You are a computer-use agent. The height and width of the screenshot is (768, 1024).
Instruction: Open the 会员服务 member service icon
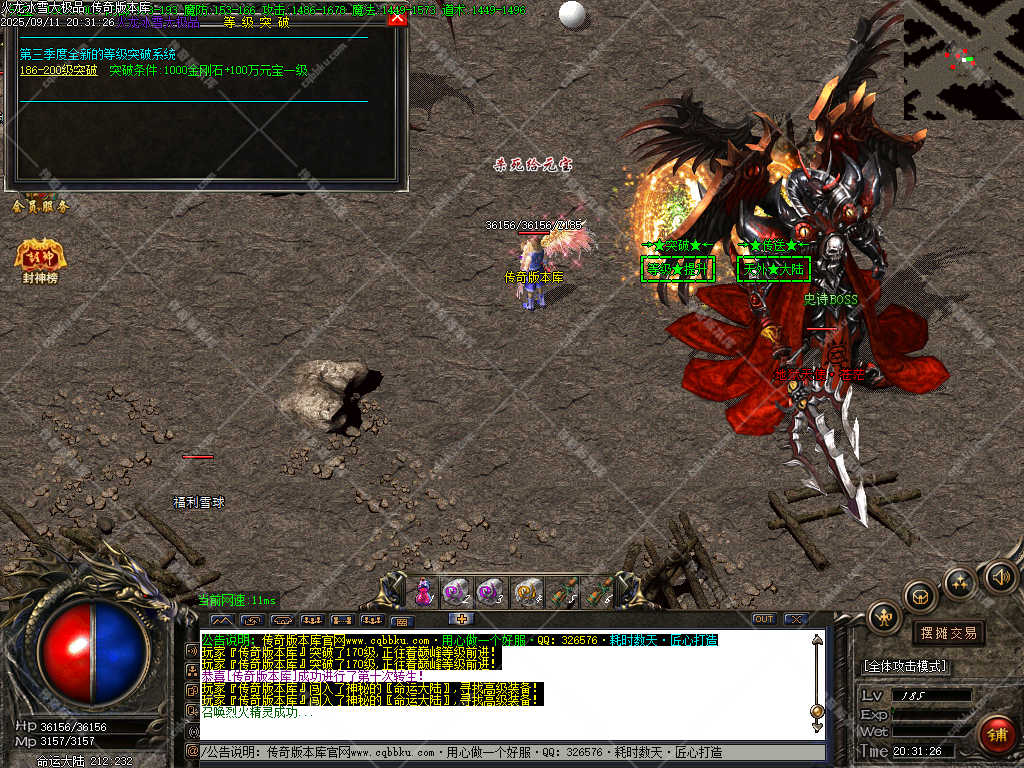coord(40,206)
